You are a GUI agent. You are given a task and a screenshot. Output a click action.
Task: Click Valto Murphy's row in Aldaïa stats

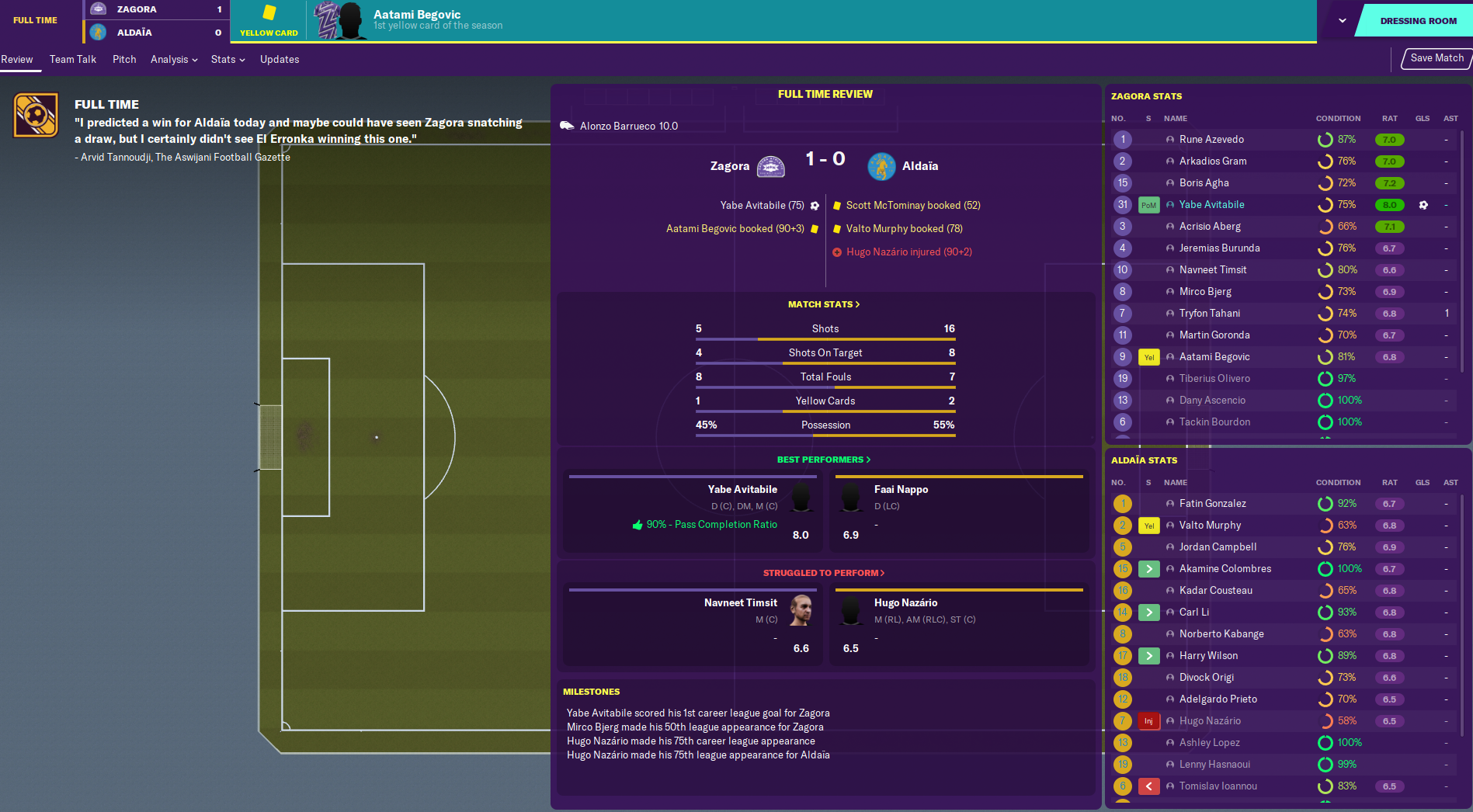pos(1210,526)
